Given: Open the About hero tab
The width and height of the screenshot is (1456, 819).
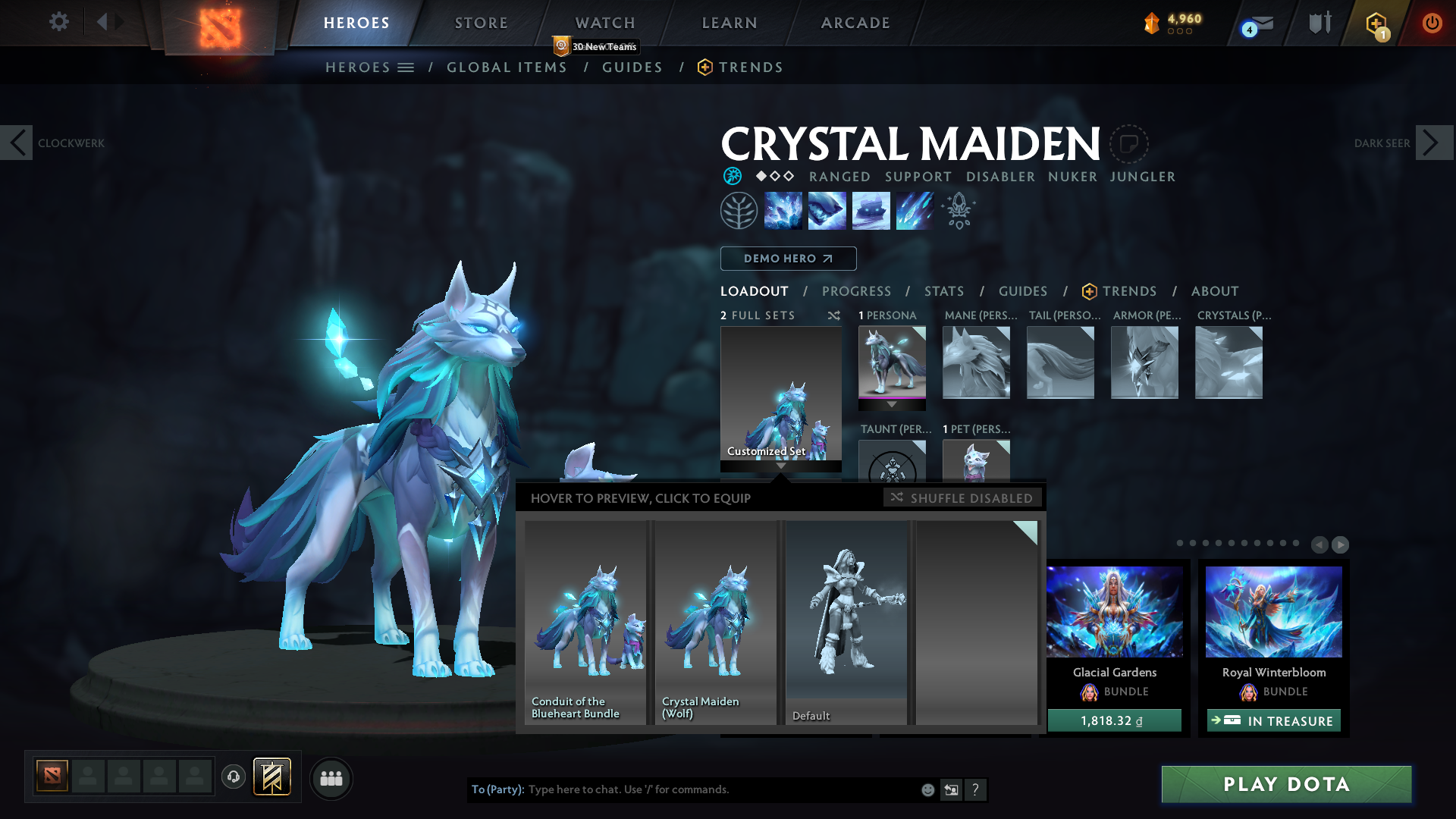Looking at the screenshot, I should point(1214,291).
